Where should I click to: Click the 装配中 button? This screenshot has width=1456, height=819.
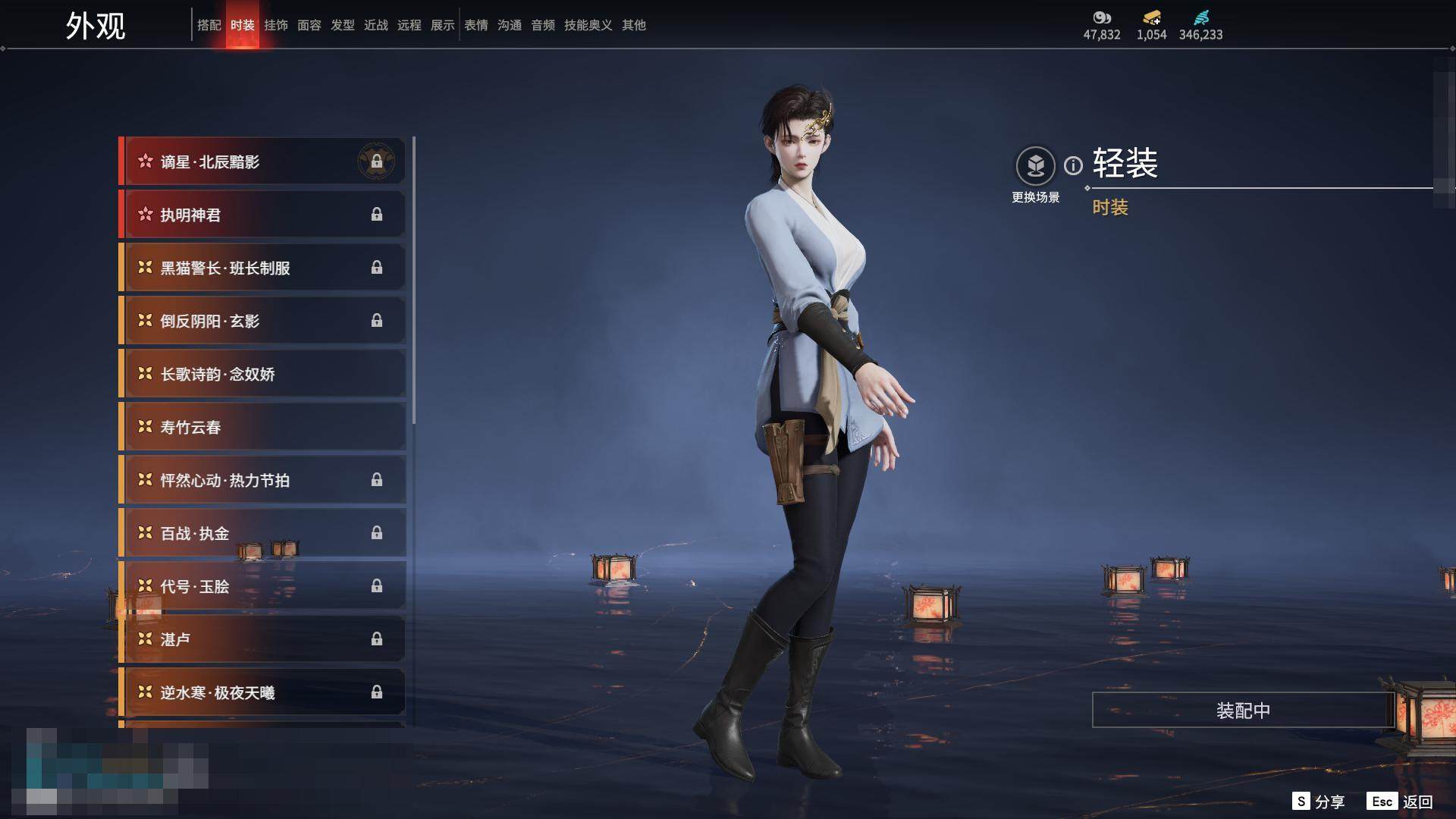[1243, 711]
